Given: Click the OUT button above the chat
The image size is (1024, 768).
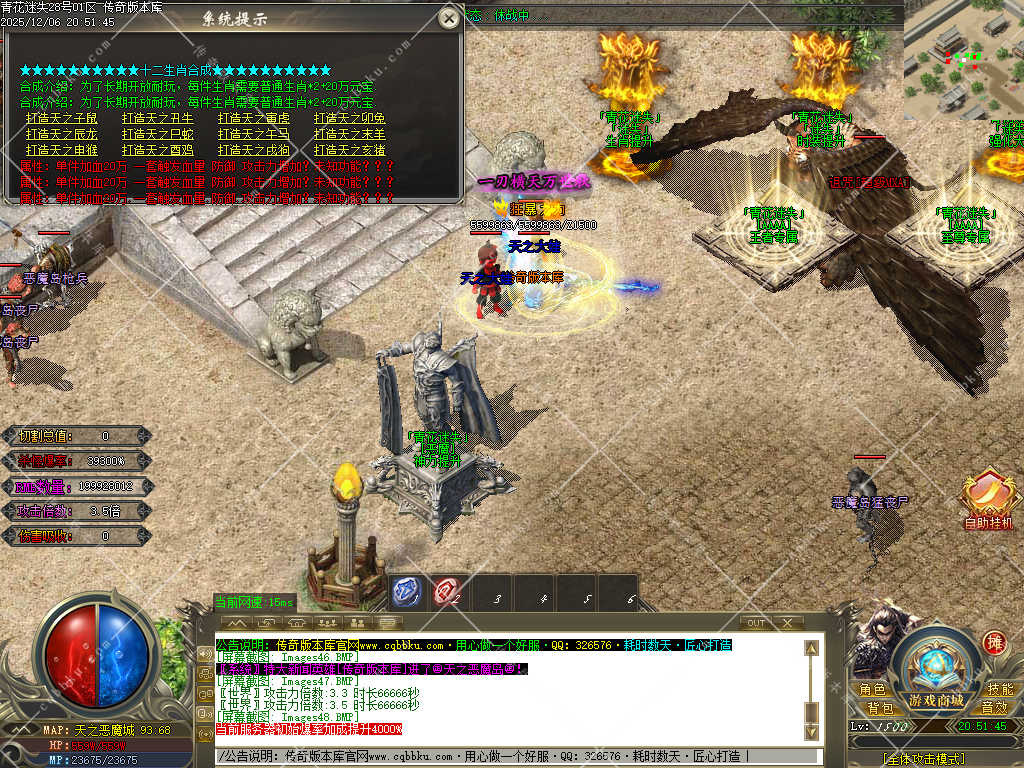Looking at the screenshot, I should [x=757, y=623].
